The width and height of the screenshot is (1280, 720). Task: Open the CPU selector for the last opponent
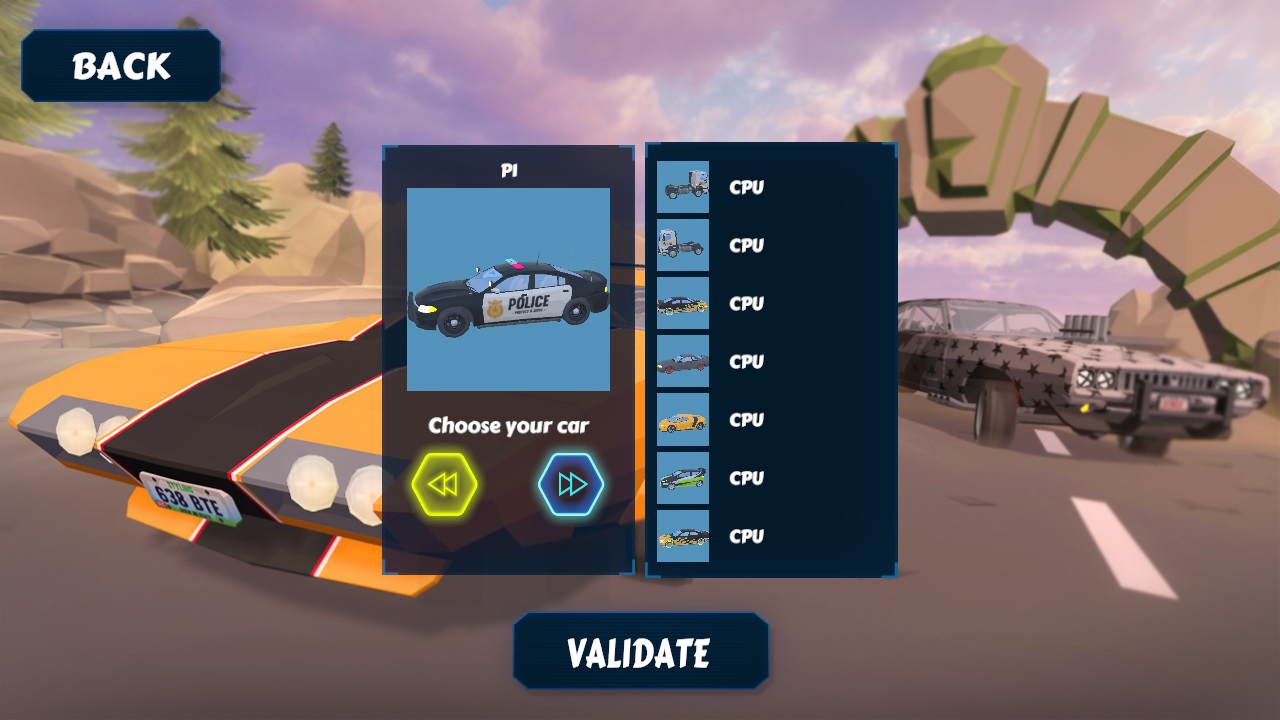745,536
